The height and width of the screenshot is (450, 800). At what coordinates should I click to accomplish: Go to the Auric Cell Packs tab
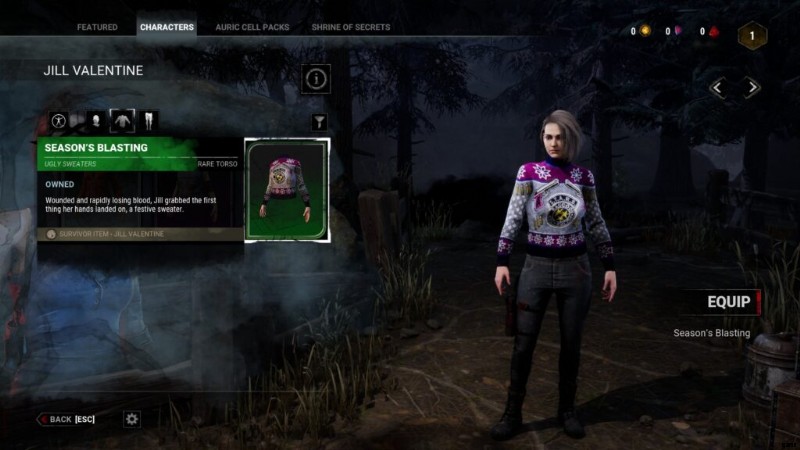pos(253,27)
